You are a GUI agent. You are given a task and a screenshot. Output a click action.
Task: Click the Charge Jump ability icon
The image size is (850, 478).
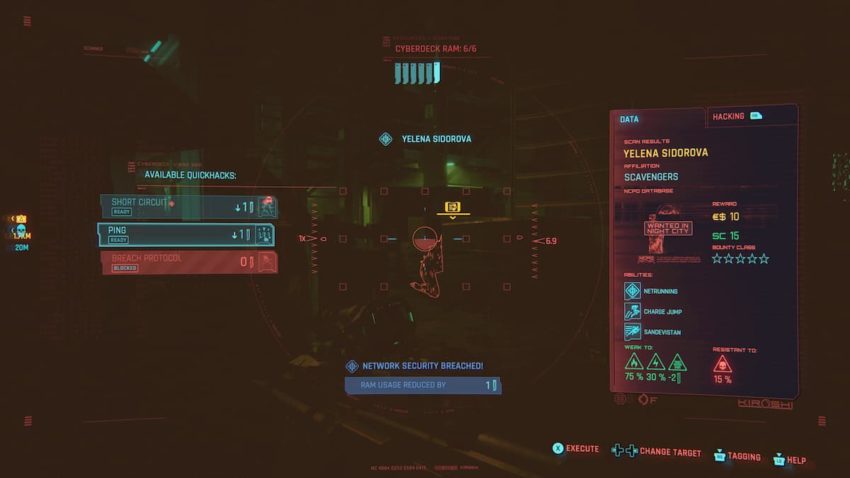632,311
